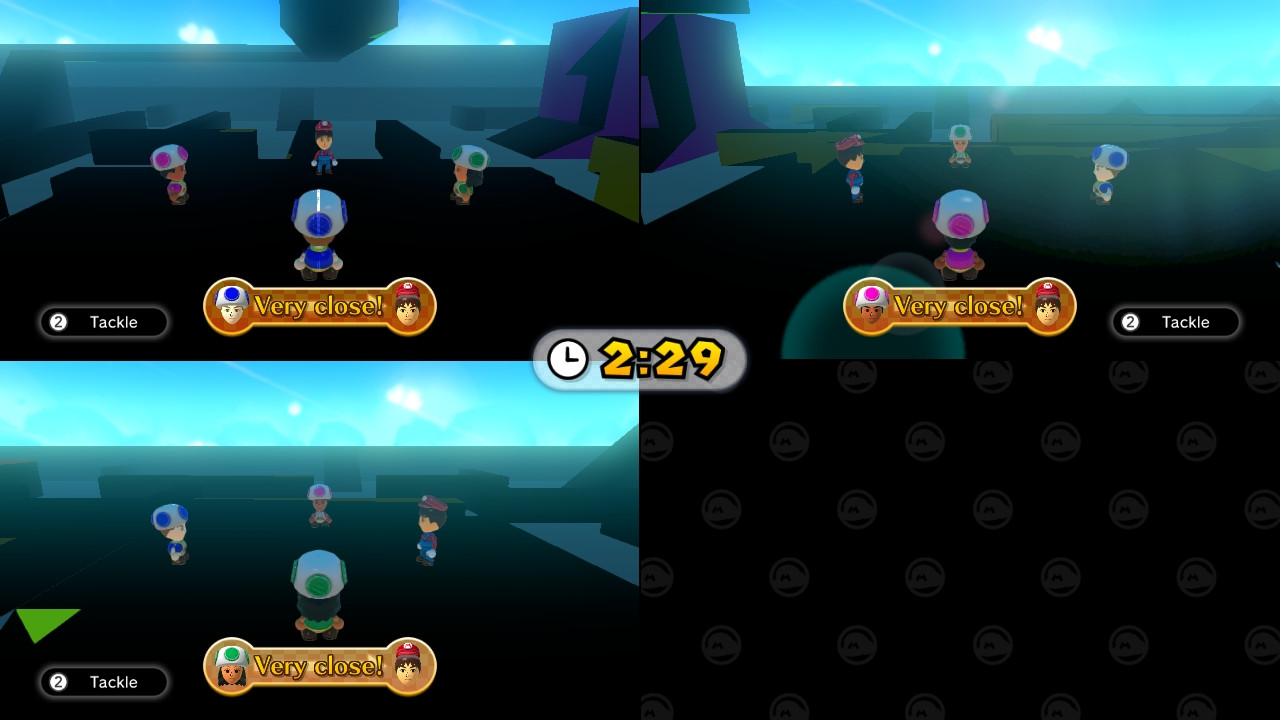
Task: Select the 'Very close!' banner in the top-right screen
Action: pos(959,306)
